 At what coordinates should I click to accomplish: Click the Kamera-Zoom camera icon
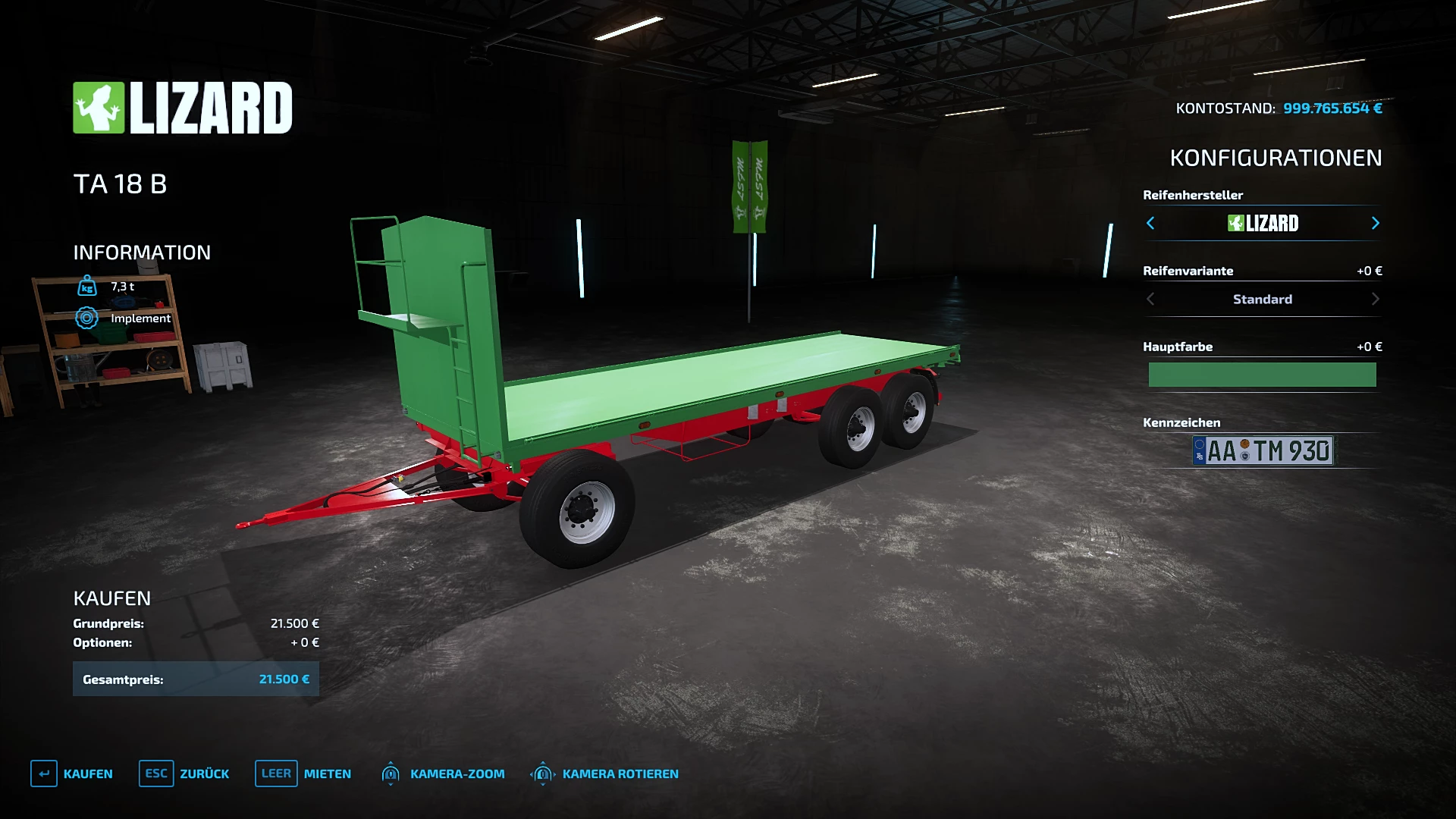coord(391,773)
